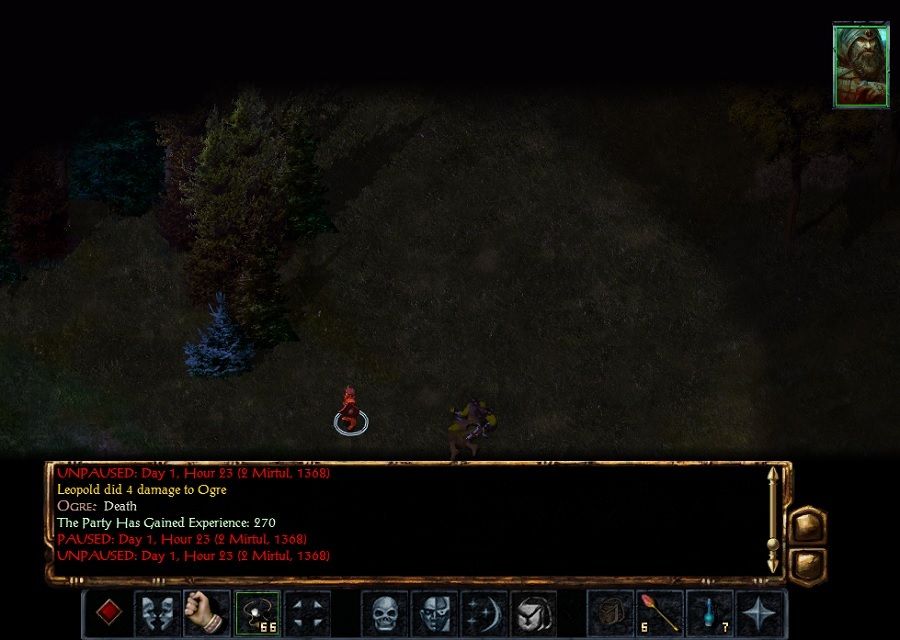Use the wand quick item with 6 charges
The height and width of the screenshot is (640, 900).
coord(661,612)
